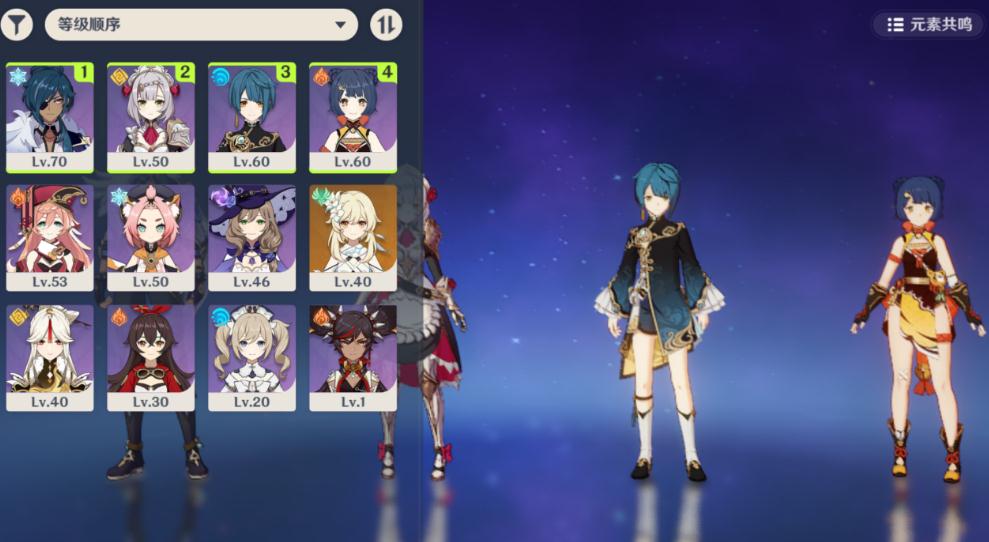Image resolution: width=989 pixels, height=542 pixels.
Task: Select the Lv.60 Xingqiu character card
Action: tap(252, 116)
